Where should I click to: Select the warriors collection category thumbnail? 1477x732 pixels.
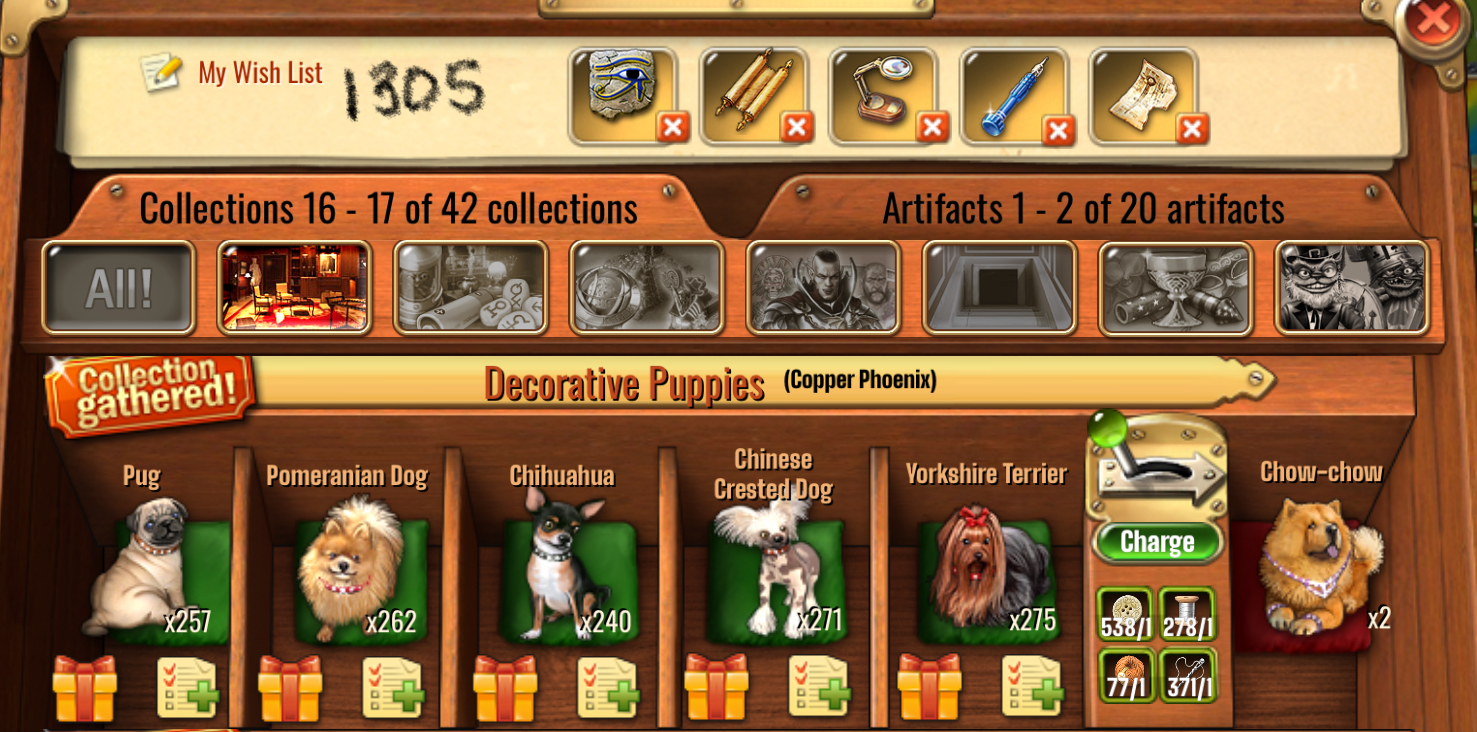point(823,288)
